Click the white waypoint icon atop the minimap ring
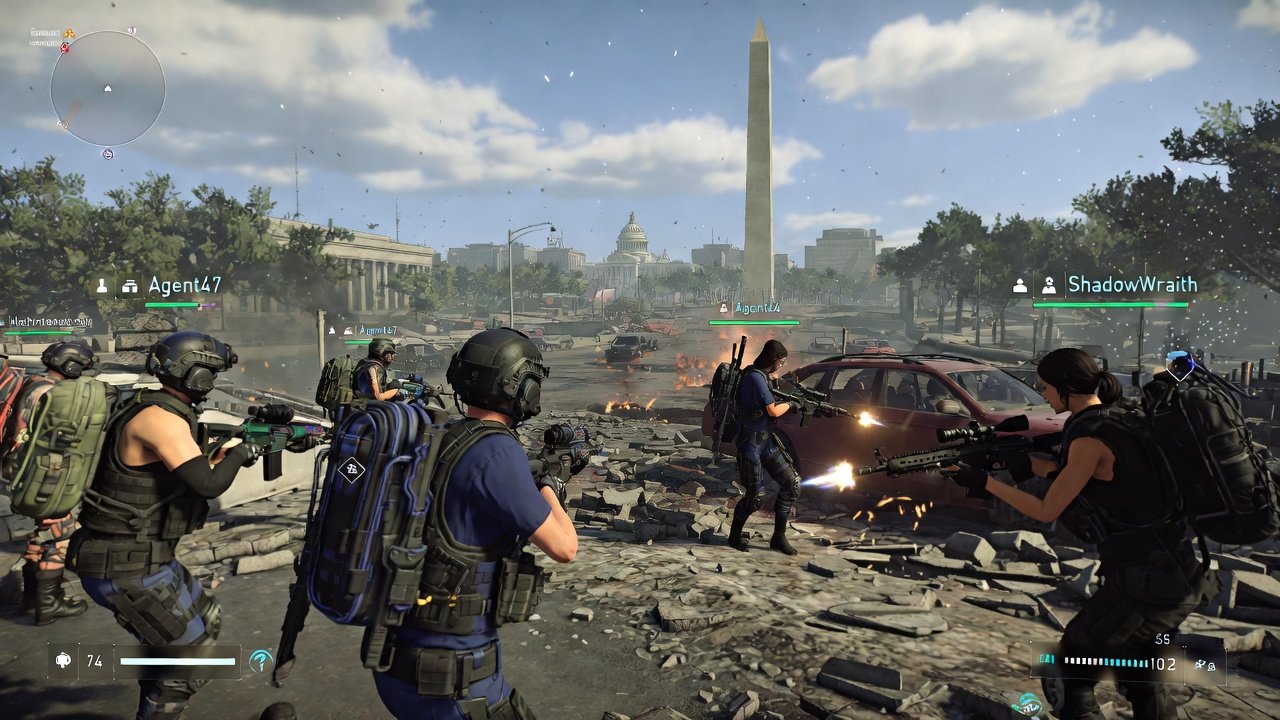The image size is (1280, 720). (x=131, y=30)
